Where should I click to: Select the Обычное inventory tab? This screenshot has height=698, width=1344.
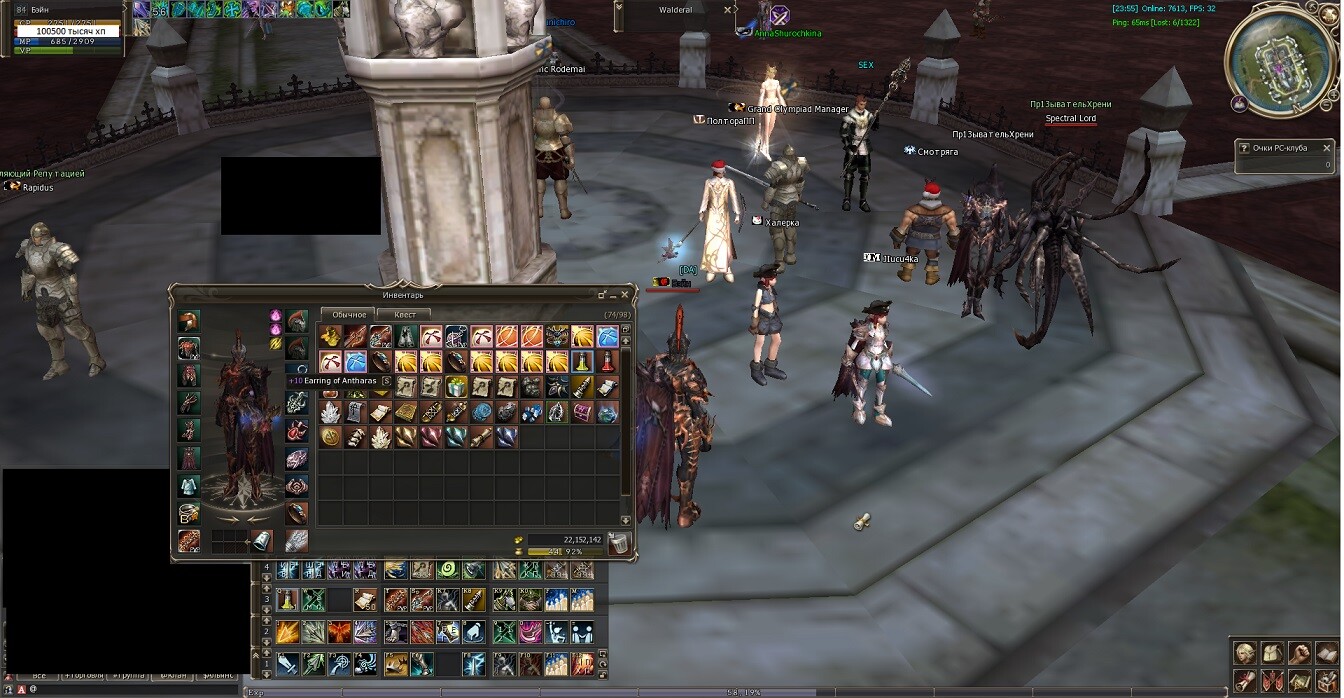[x=349, y=315]
